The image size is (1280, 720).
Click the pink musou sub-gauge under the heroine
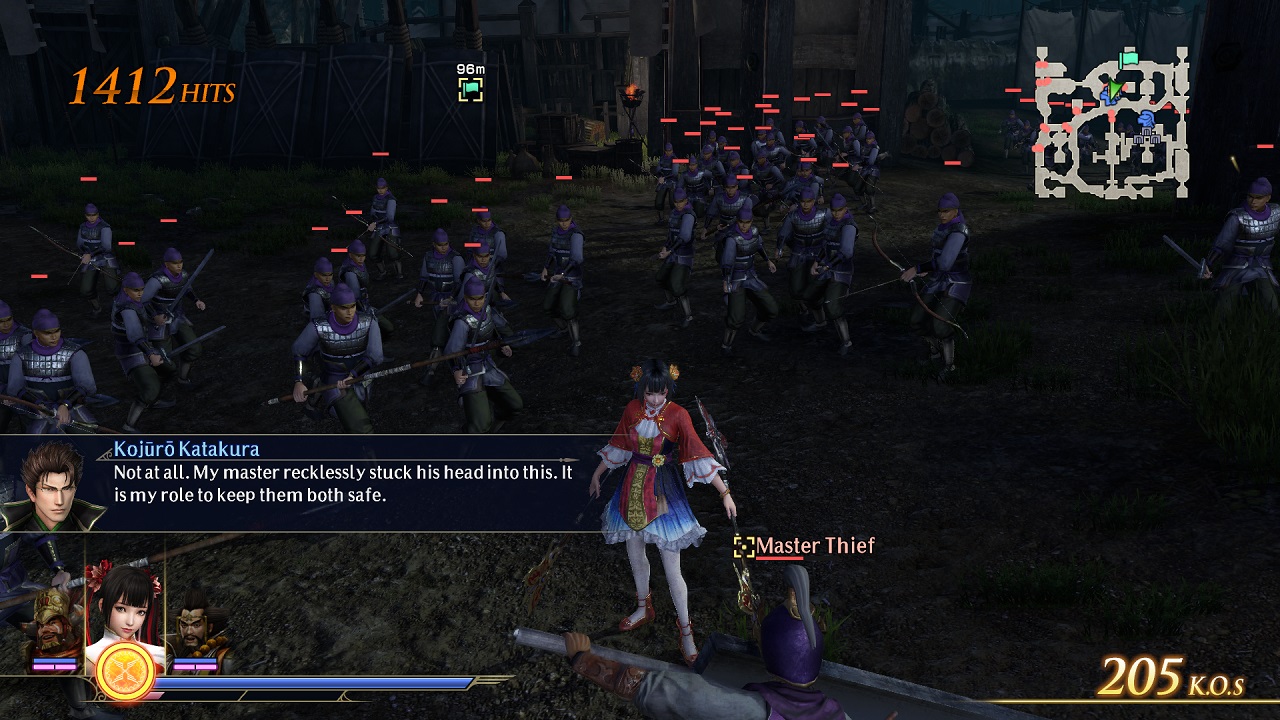click(x=156, y=694)
